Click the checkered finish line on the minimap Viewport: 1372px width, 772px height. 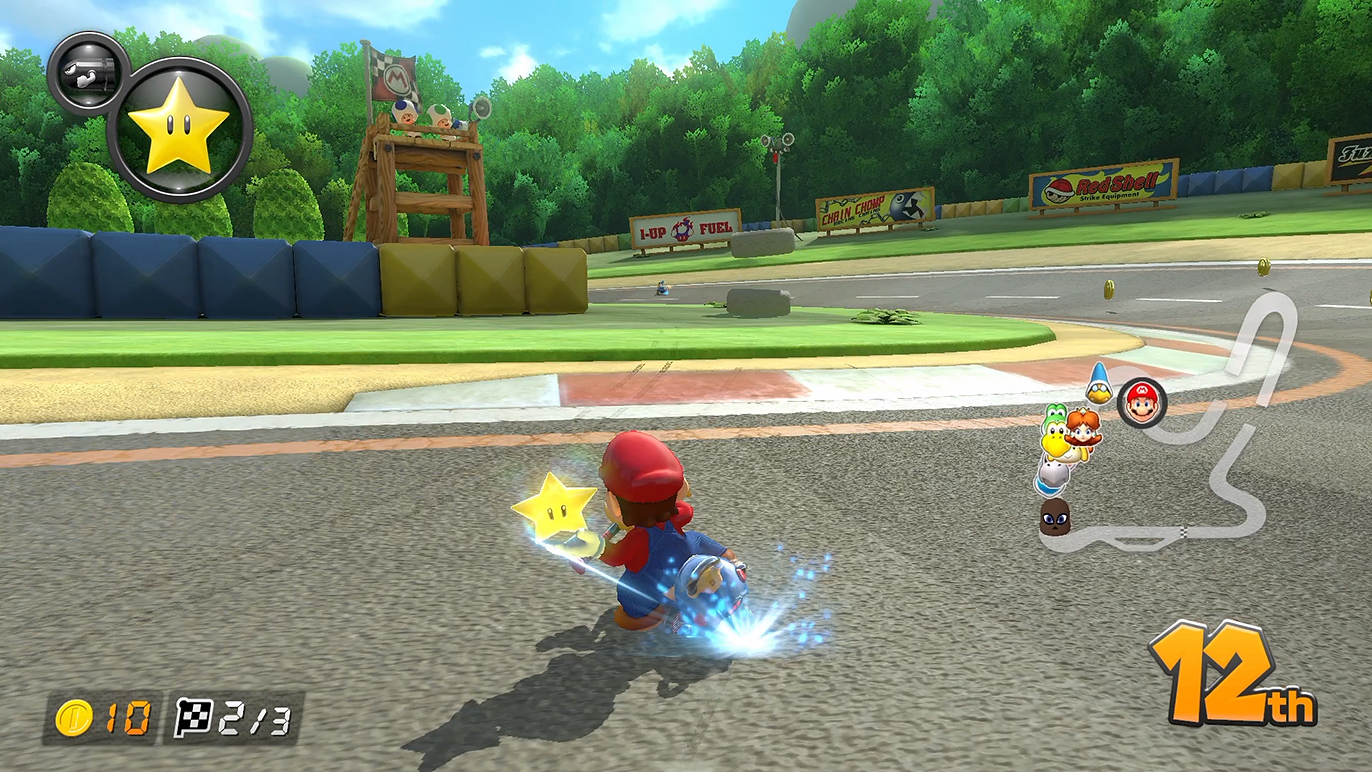point(1183,530)
